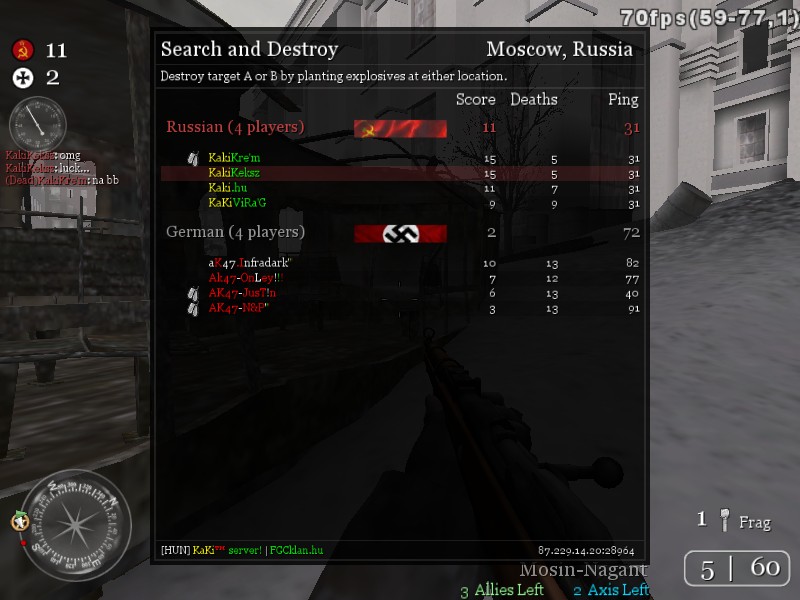Select the Ak47-OnLey player entry
This screenshot has width=800, height=600.
246,278
